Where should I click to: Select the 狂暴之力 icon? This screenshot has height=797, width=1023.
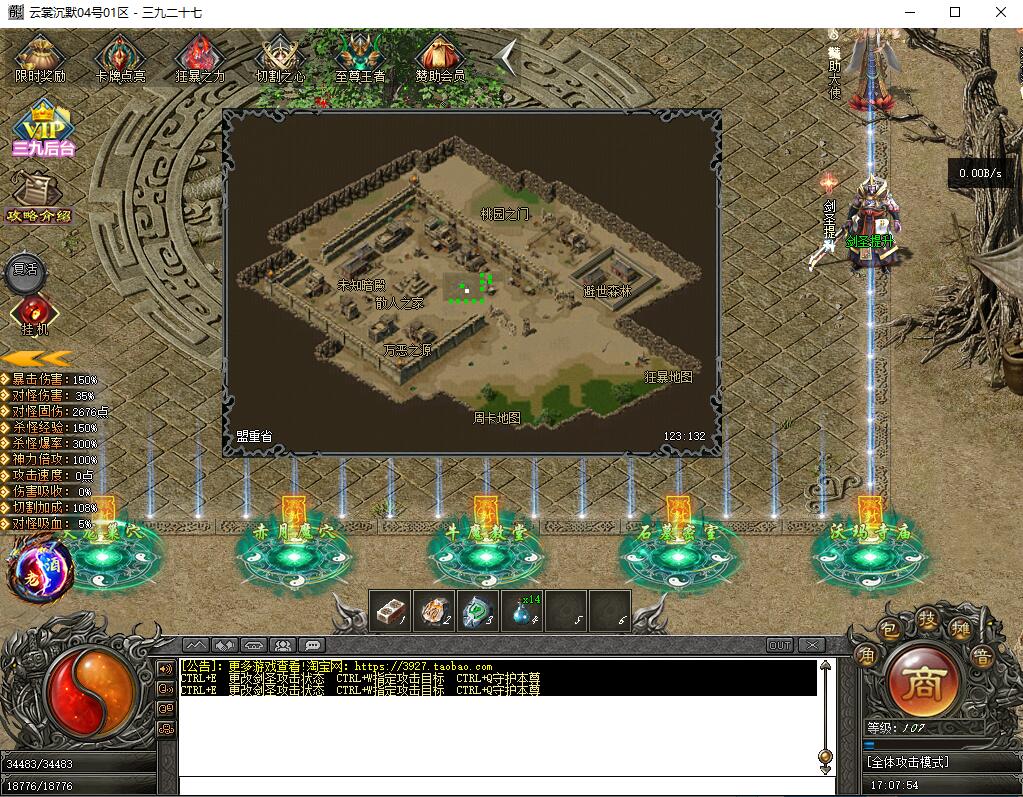pos(200,58)
